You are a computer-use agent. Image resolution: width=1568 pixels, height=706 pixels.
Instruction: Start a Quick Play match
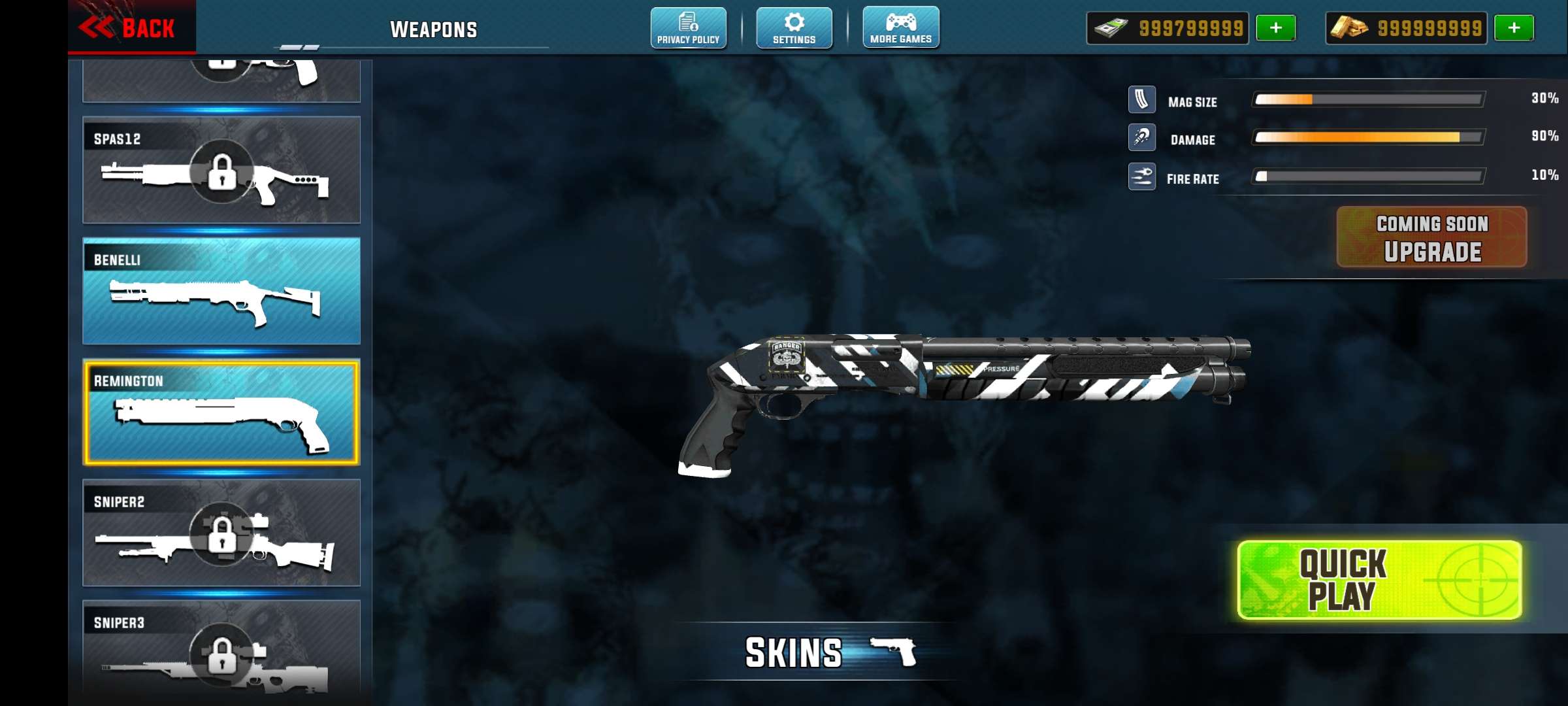(x=1379, y=580)
